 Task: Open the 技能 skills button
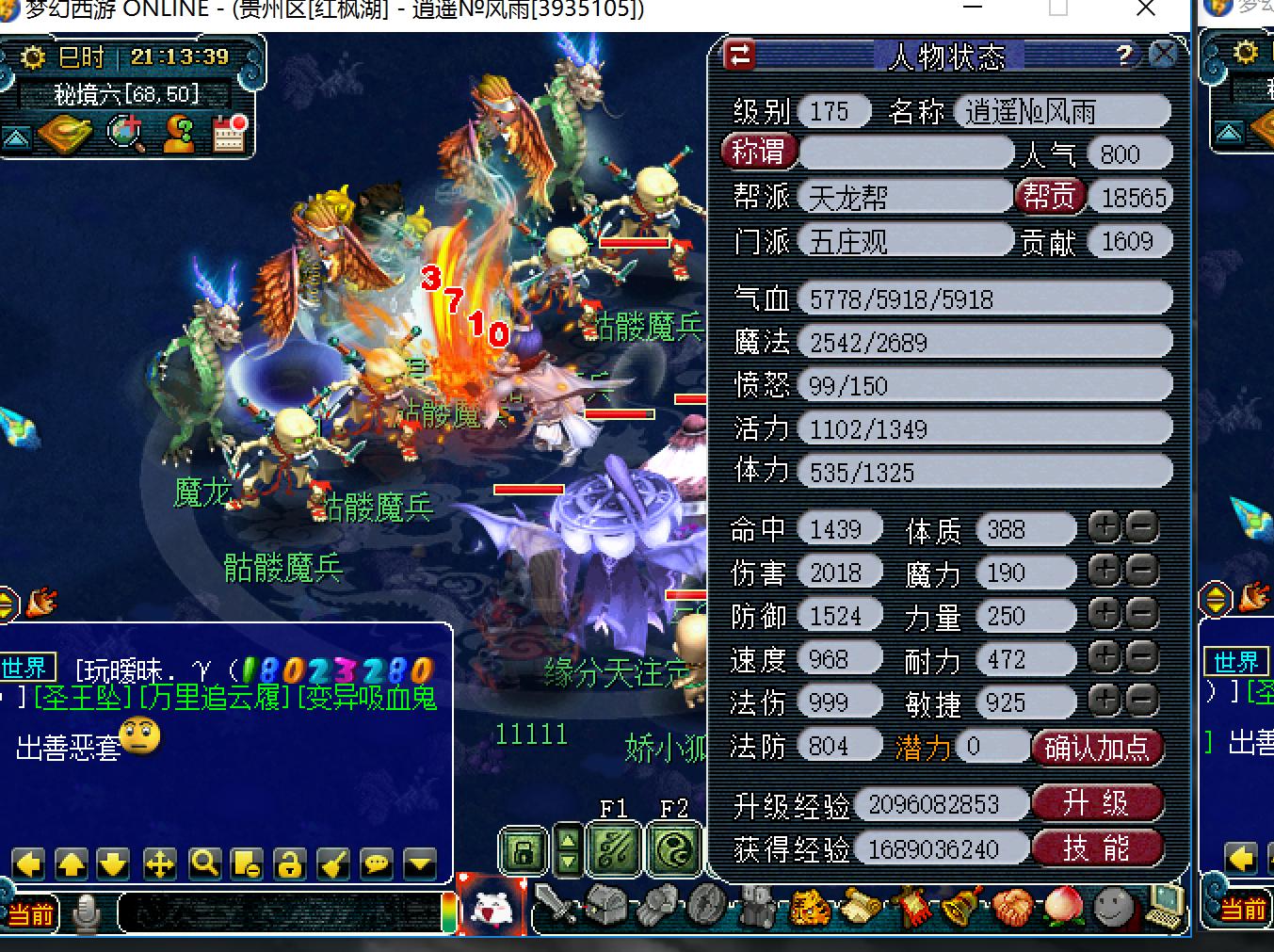click(1097, 848)
